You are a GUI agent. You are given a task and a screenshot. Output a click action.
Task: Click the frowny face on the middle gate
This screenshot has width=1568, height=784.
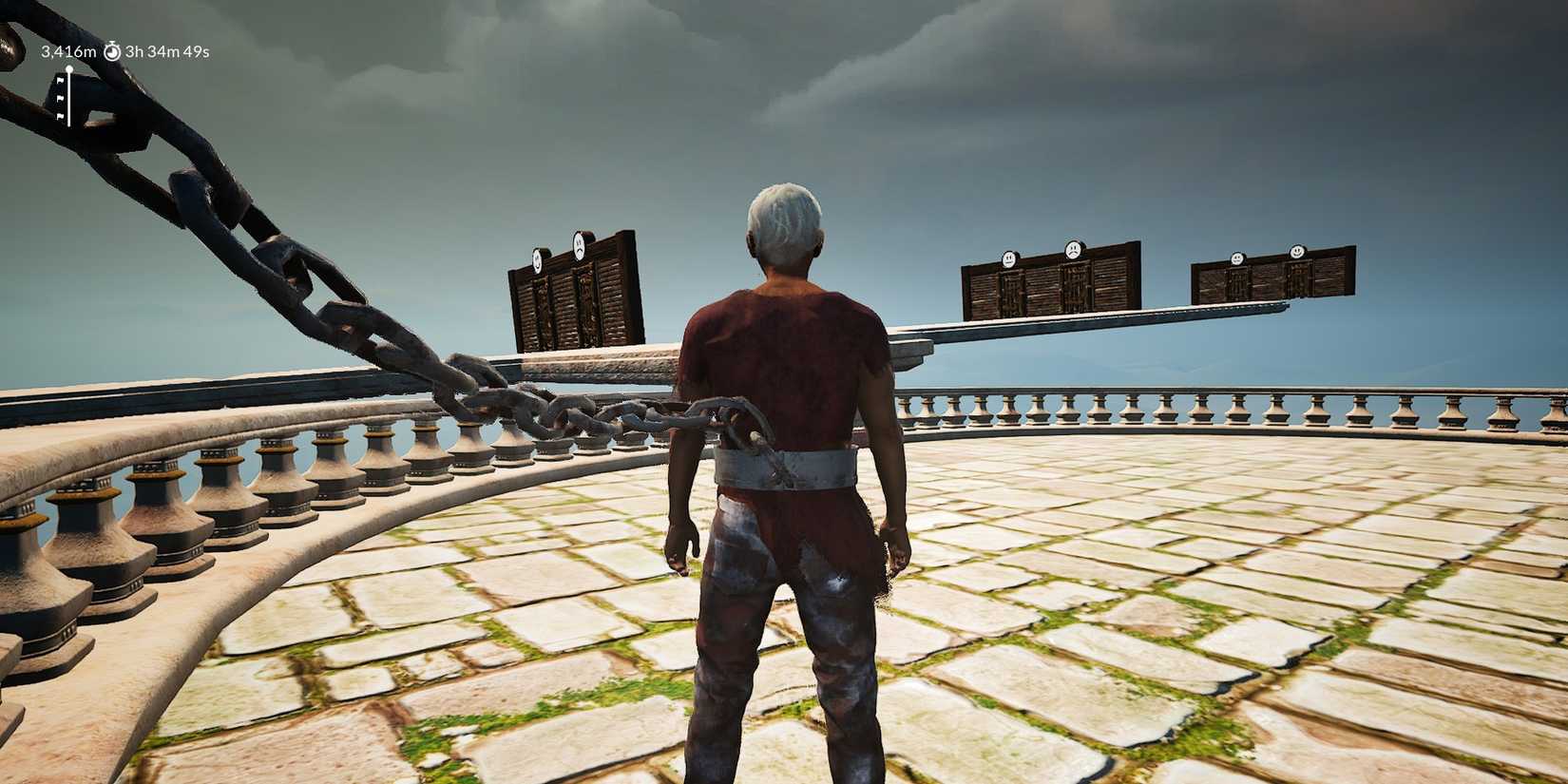coord(1073,248)
